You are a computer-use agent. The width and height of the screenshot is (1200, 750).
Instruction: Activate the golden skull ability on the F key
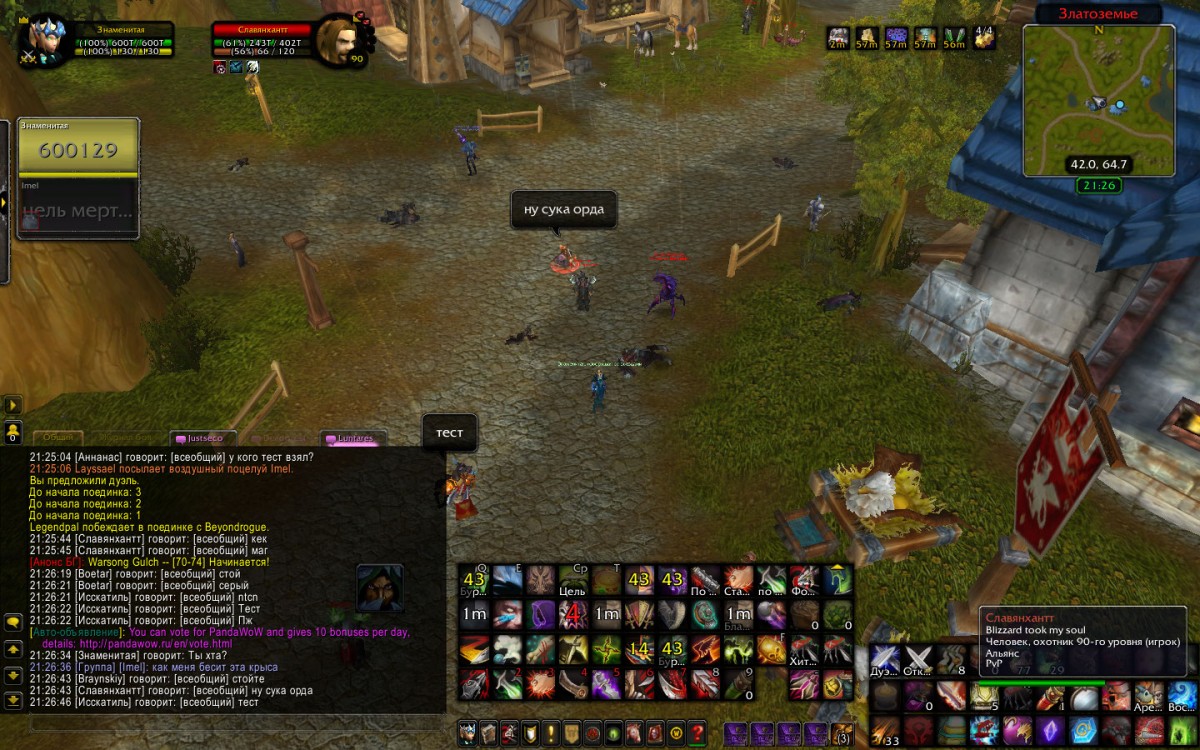[x=772, y=650]
